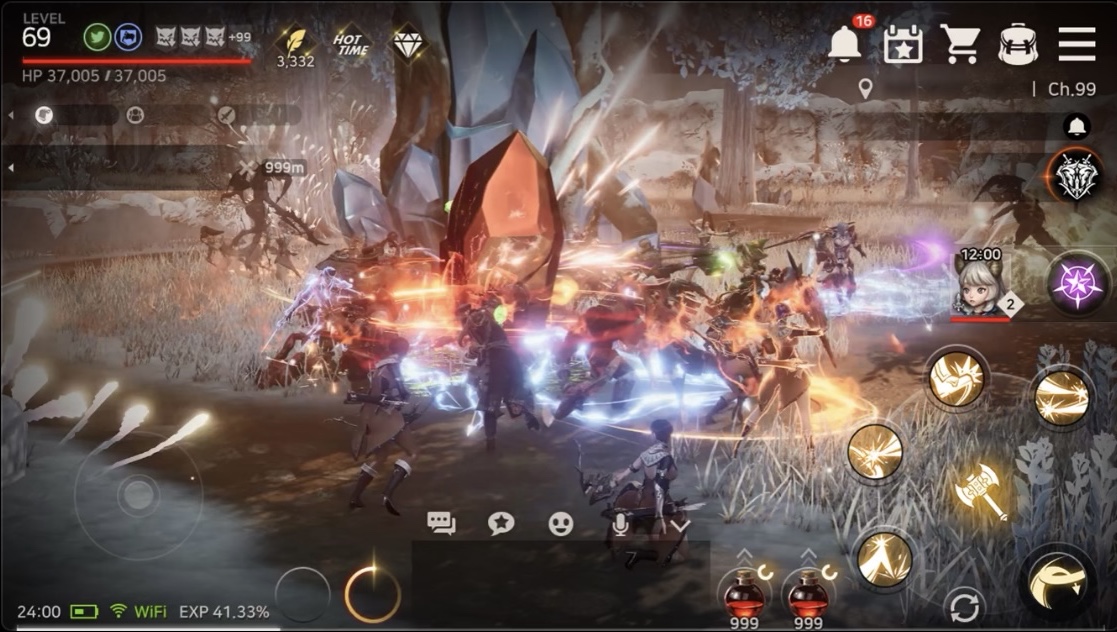Tap the wolf shield emblem button

[x=1078, y=178]
